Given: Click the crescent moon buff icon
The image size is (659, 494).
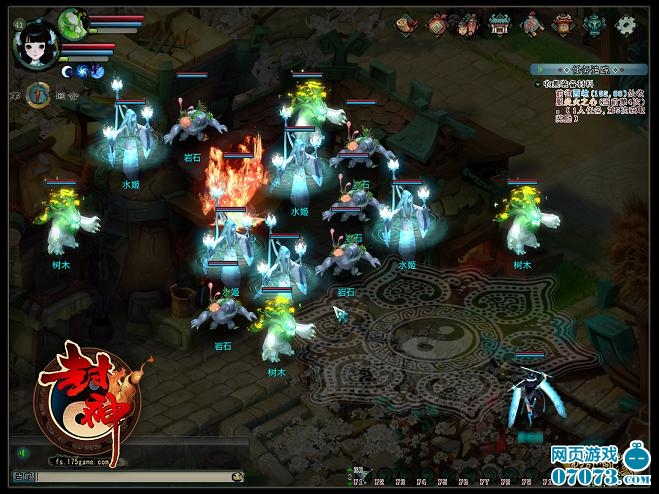Looking at the screenshot, I should pyautogui.click(x=67, y=71).
